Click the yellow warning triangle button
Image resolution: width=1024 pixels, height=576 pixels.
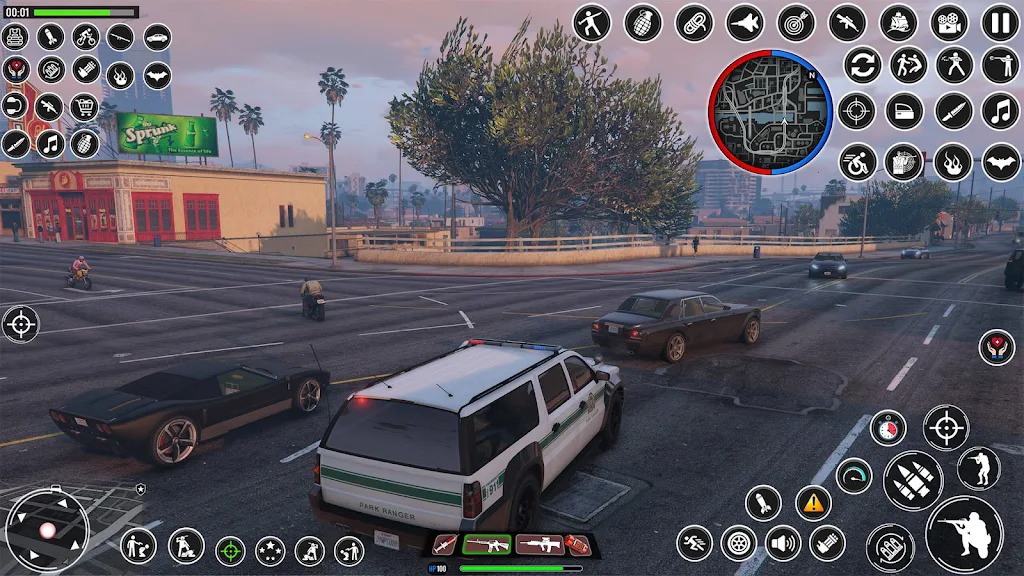coord(813,502)
